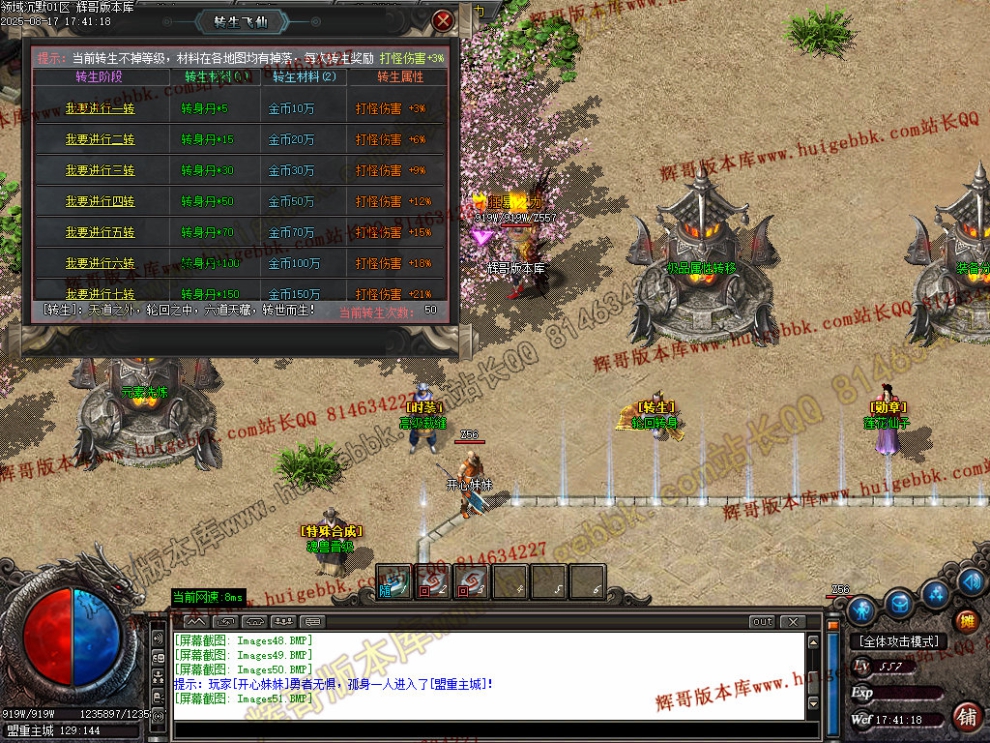Choose the 我要进行六转 rebirth link
This screenshot has width=990, height=743.
(100, 264)
